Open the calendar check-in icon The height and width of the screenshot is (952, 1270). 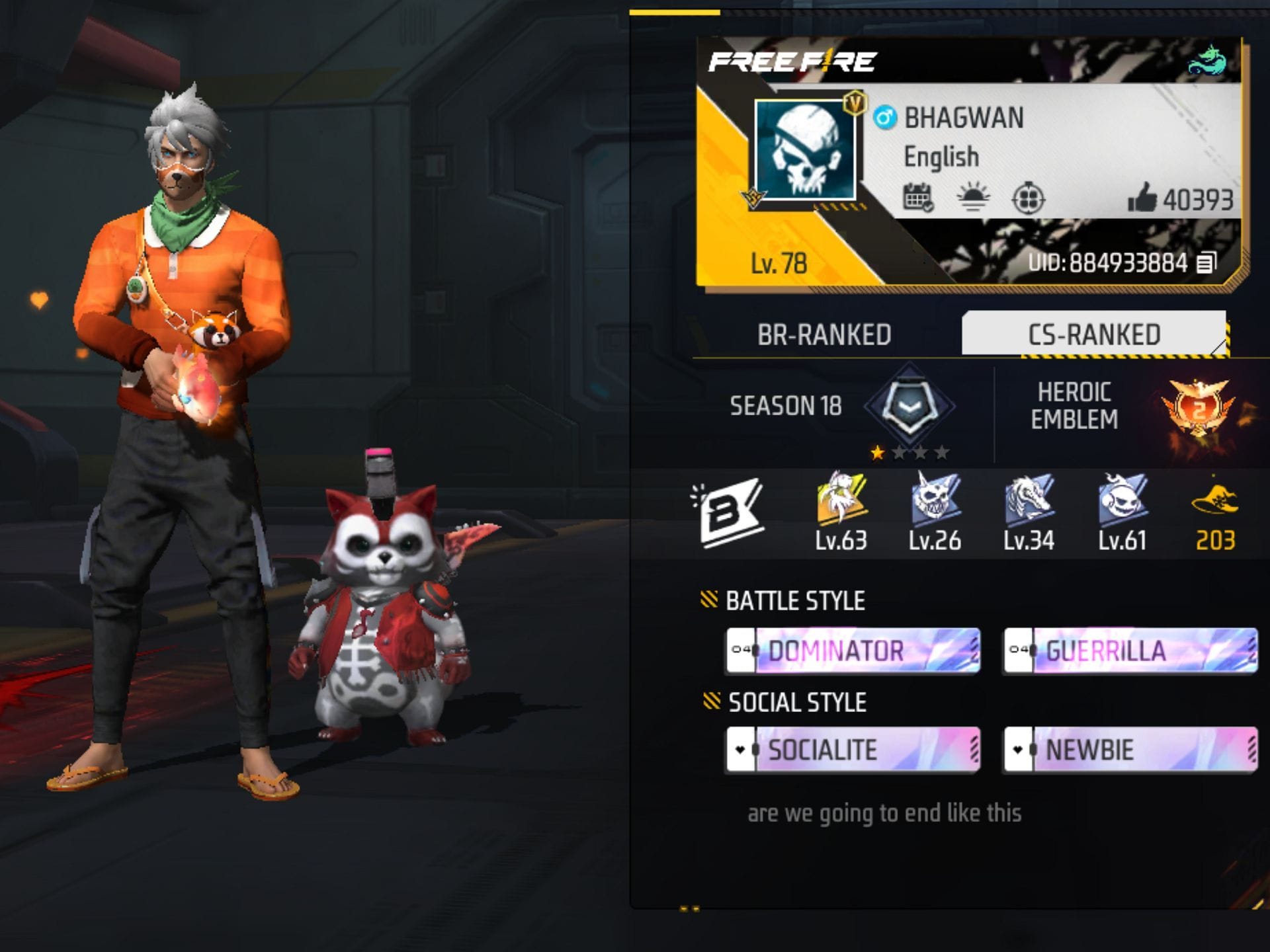[918, 197]
